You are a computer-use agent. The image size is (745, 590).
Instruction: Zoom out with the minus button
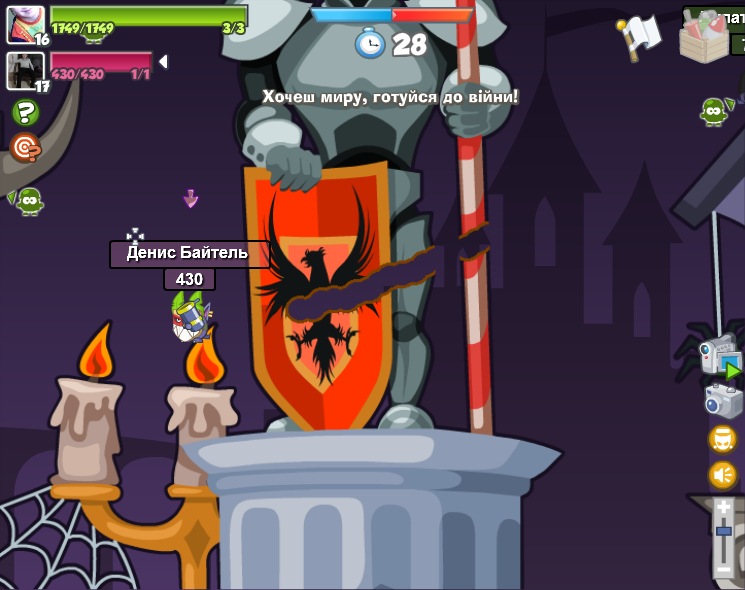tap(724, 568)
